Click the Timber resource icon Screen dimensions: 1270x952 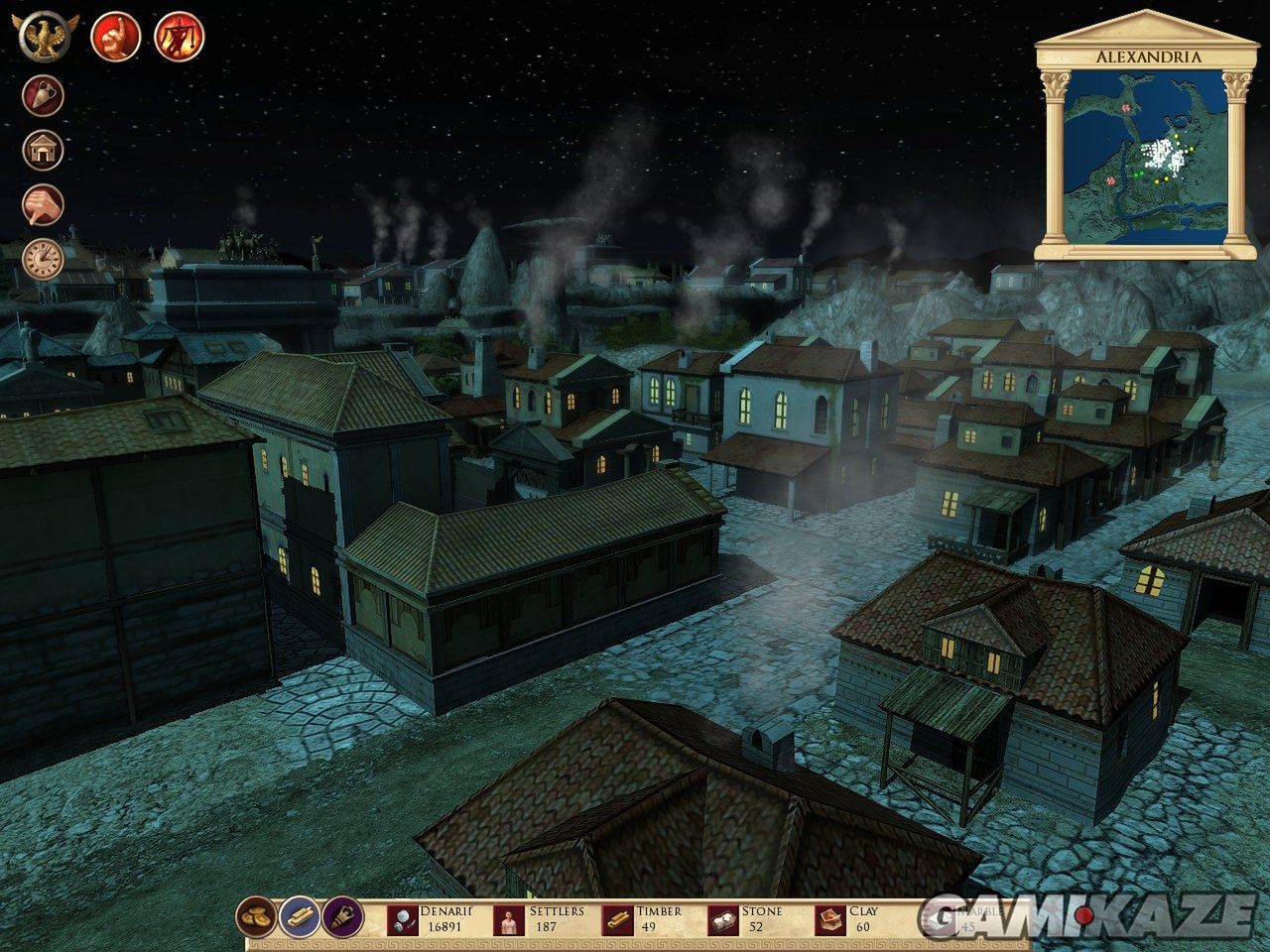pyautogui.click(x=618, y=920)
